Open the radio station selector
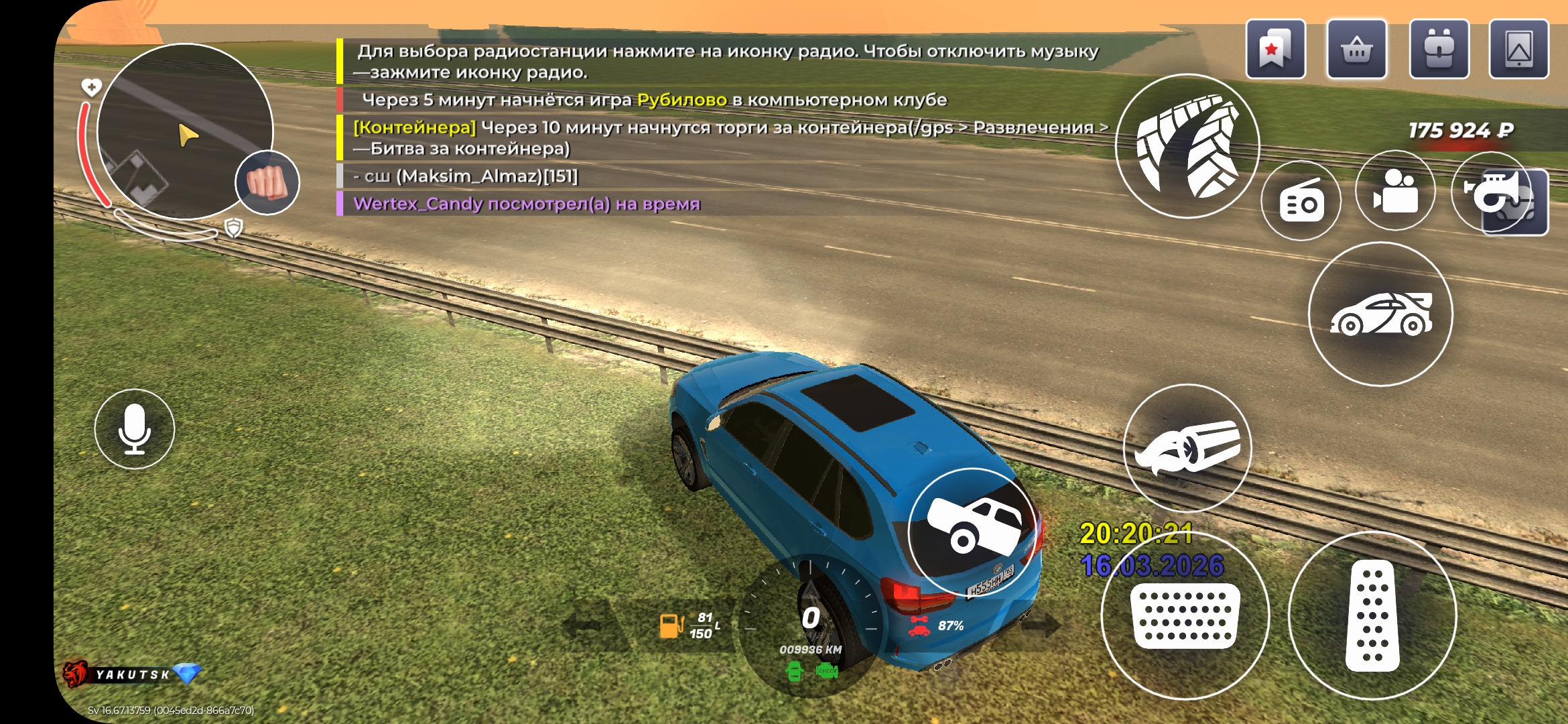This screenshot has width=1568, height=724. pyautogui.click(x=1301, y=201)
